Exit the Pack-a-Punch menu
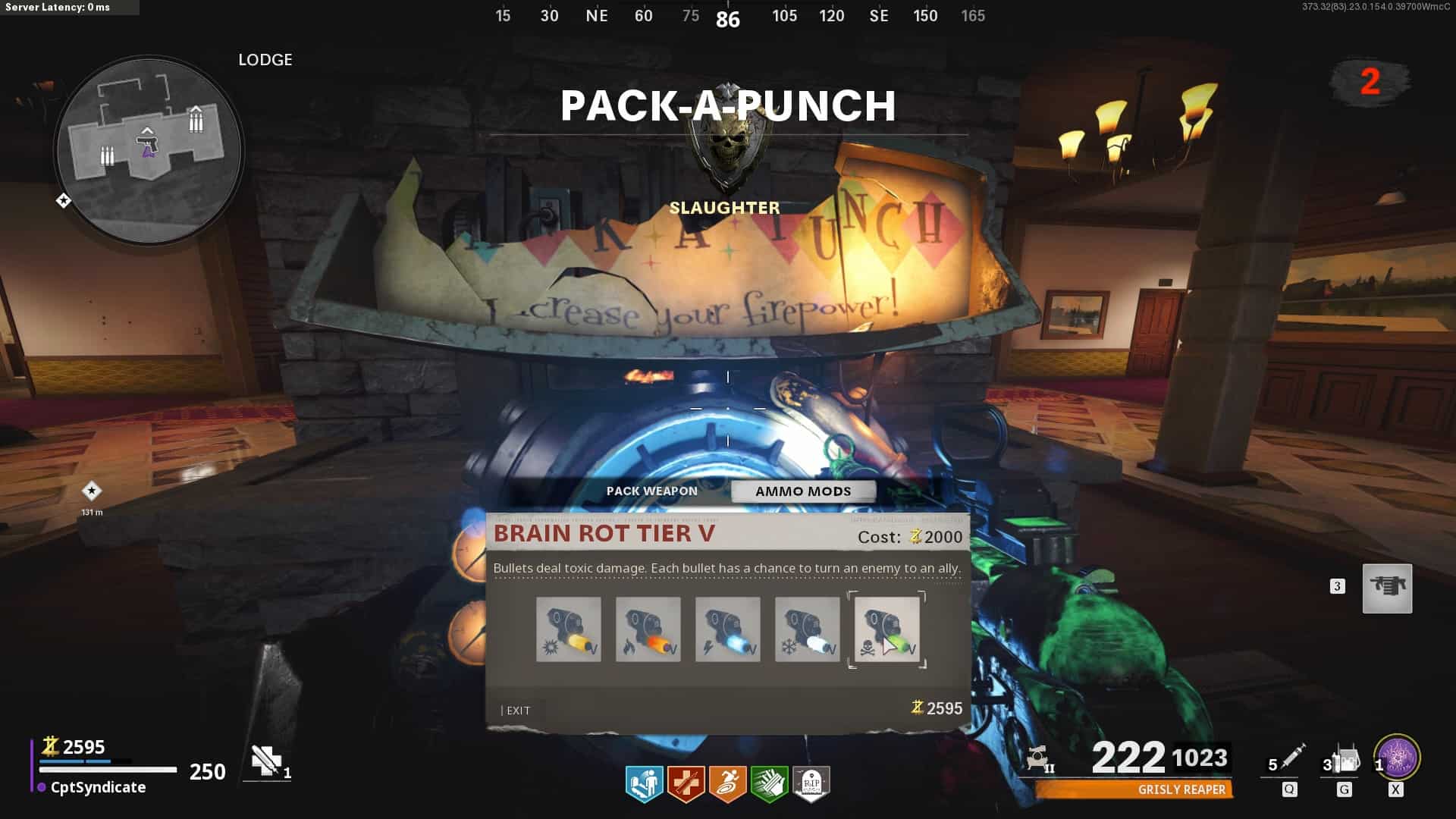 pyautogui.click(x=516, y=711)
